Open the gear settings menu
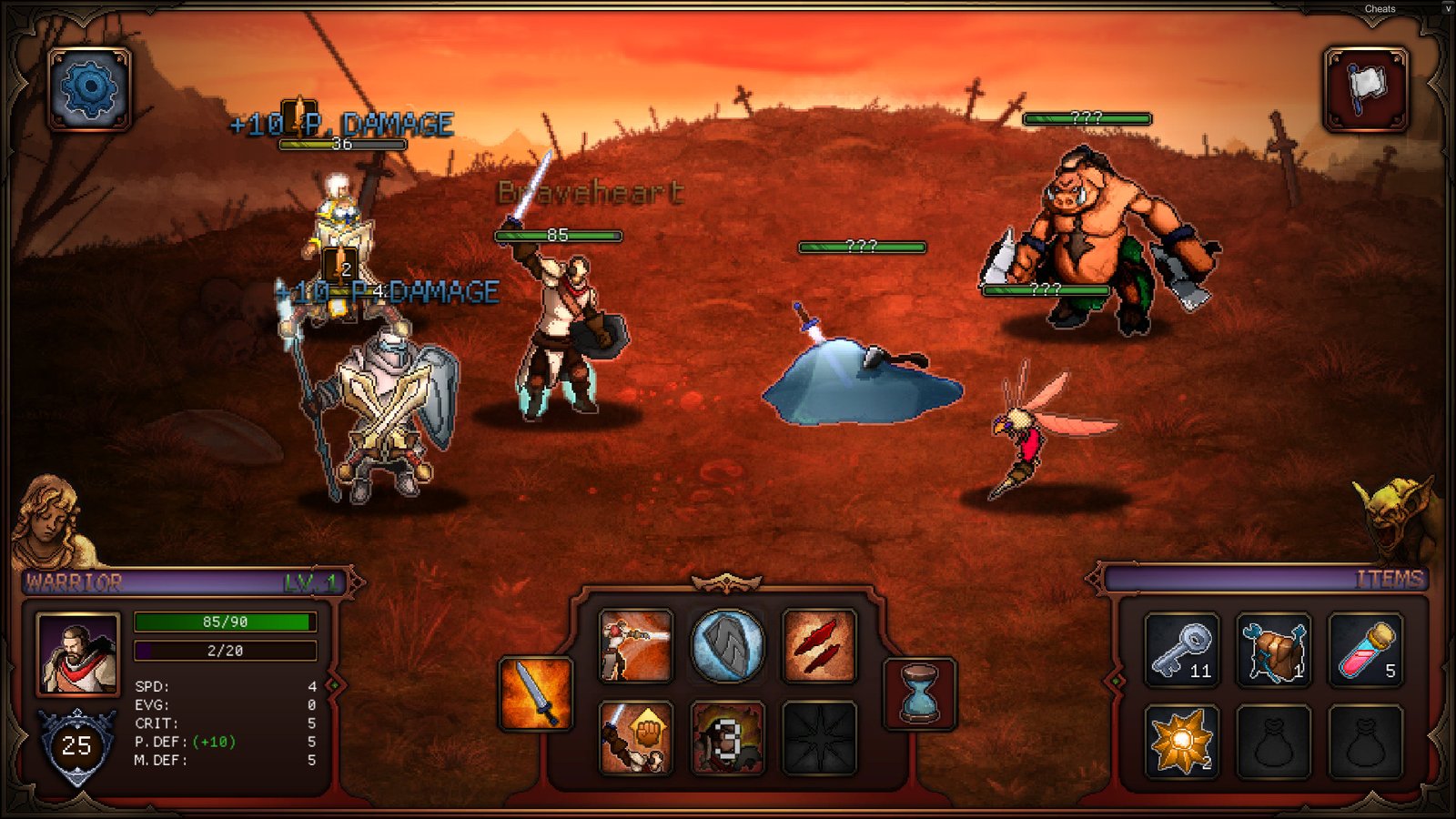Image resolution: width=1456 pixels, height=819 pixels. click(x=89, y=89)
